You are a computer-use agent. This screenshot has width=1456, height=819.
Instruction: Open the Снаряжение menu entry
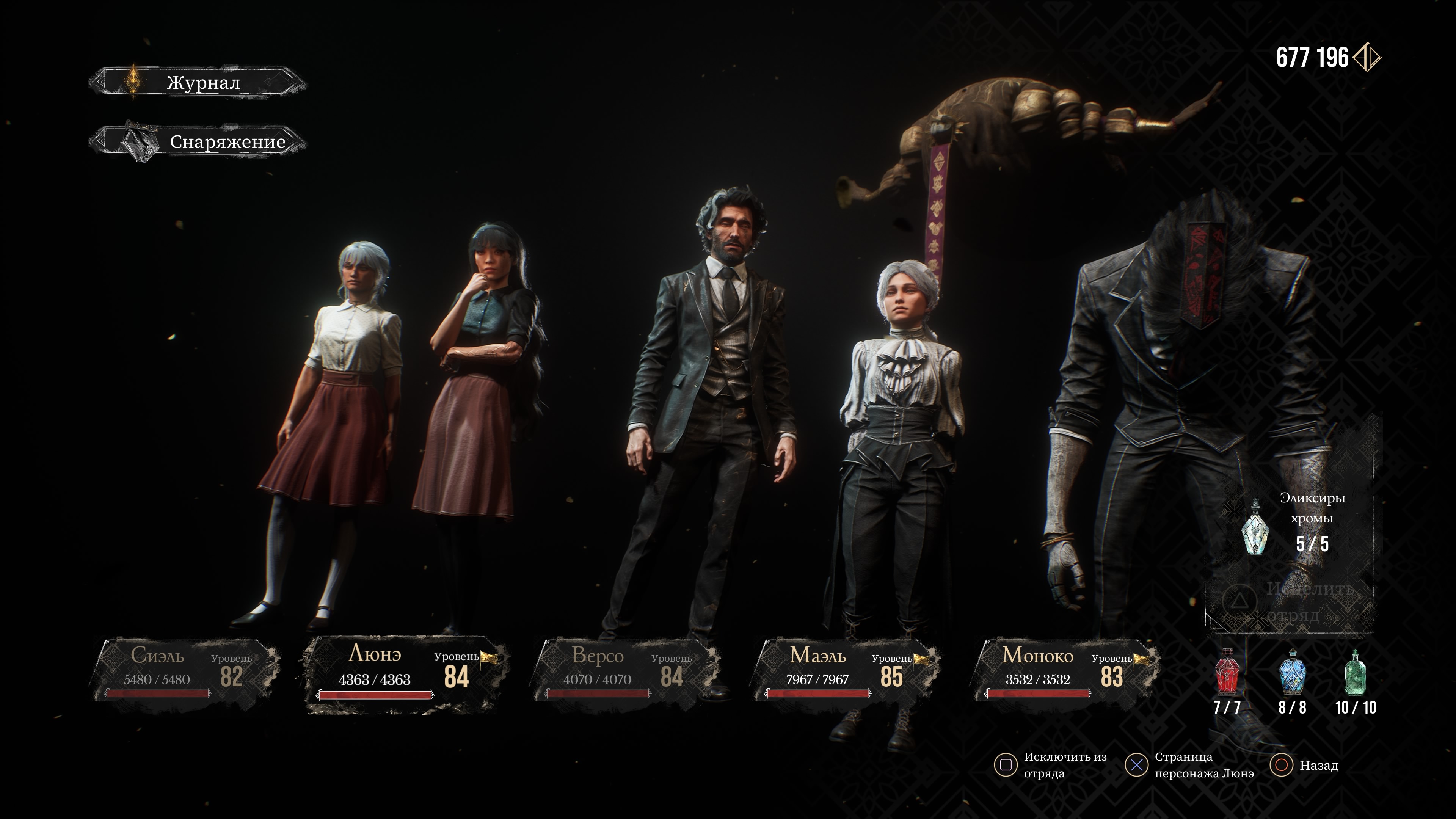tap(198, 142)
